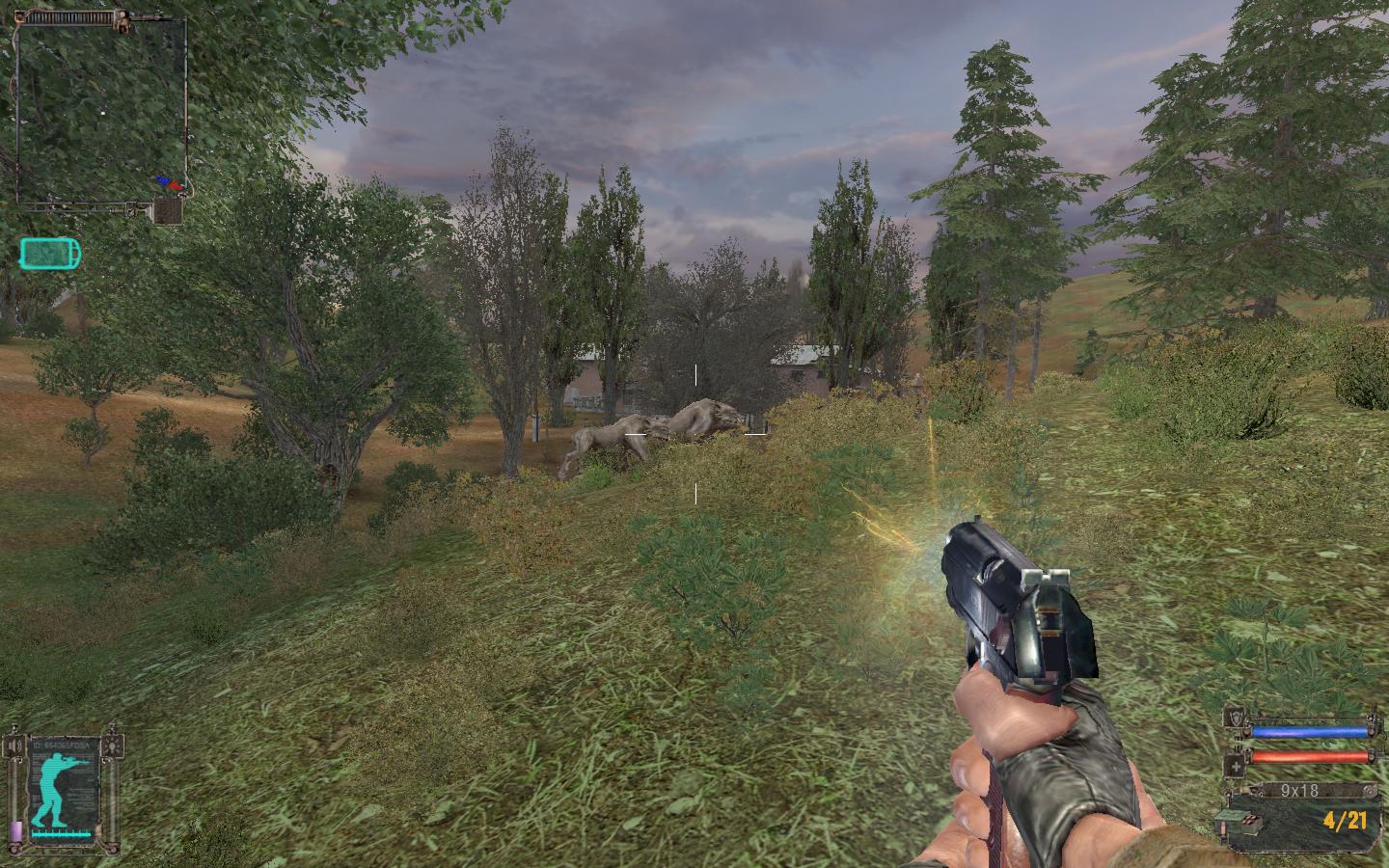The image size is (1389, 868).
Task: Select the cyan battery indicator icon
Action: click(x=50, y=255)
